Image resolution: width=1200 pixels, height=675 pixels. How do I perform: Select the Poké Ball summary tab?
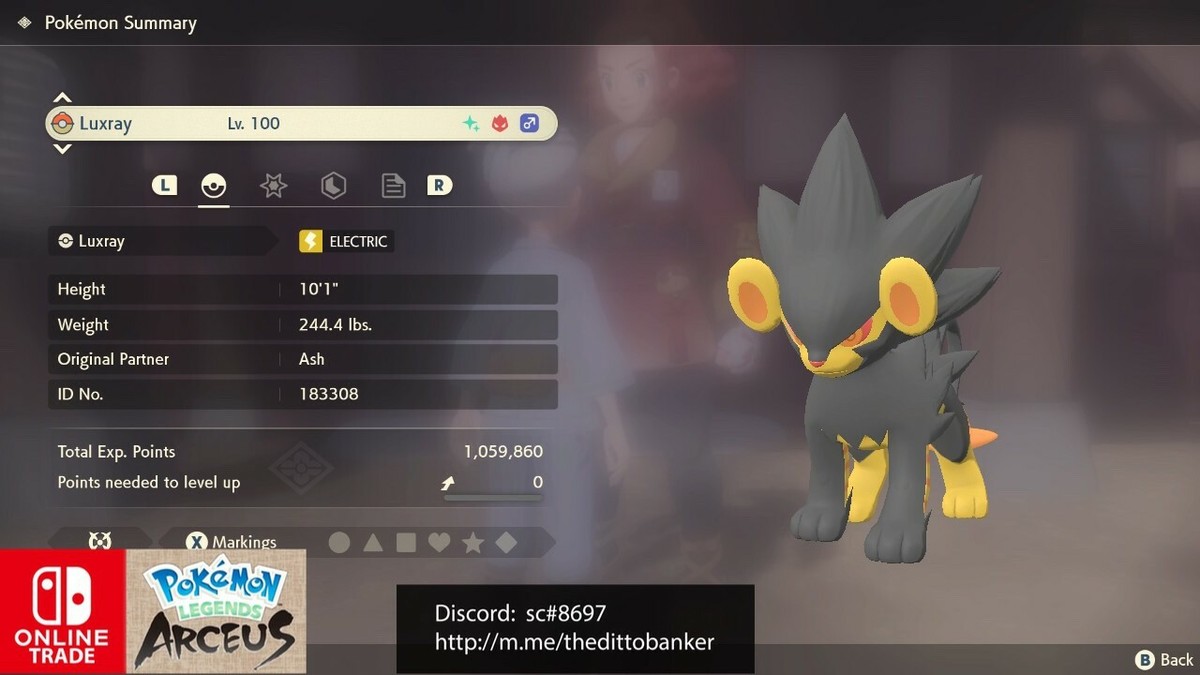pos(214,185)
